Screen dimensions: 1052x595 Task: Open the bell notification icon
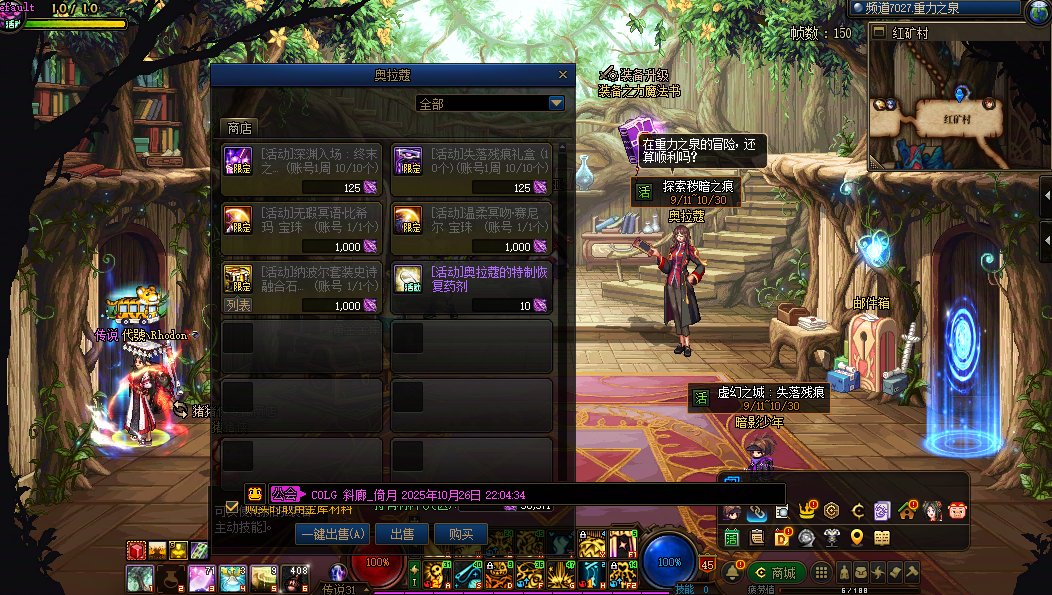click(x=733, y=573)
